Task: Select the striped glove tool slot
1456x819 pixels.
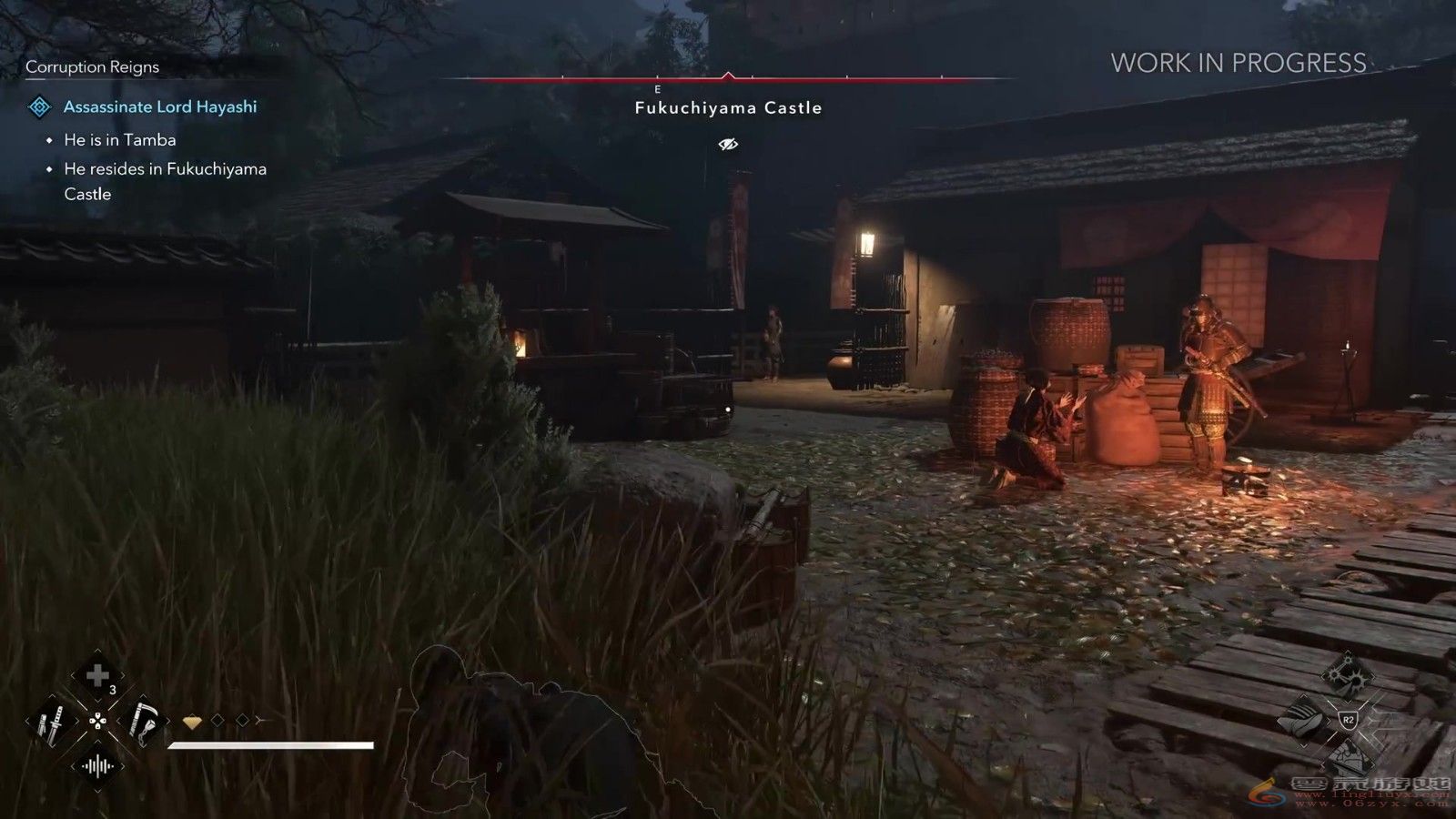Action: coord(1302,720)
